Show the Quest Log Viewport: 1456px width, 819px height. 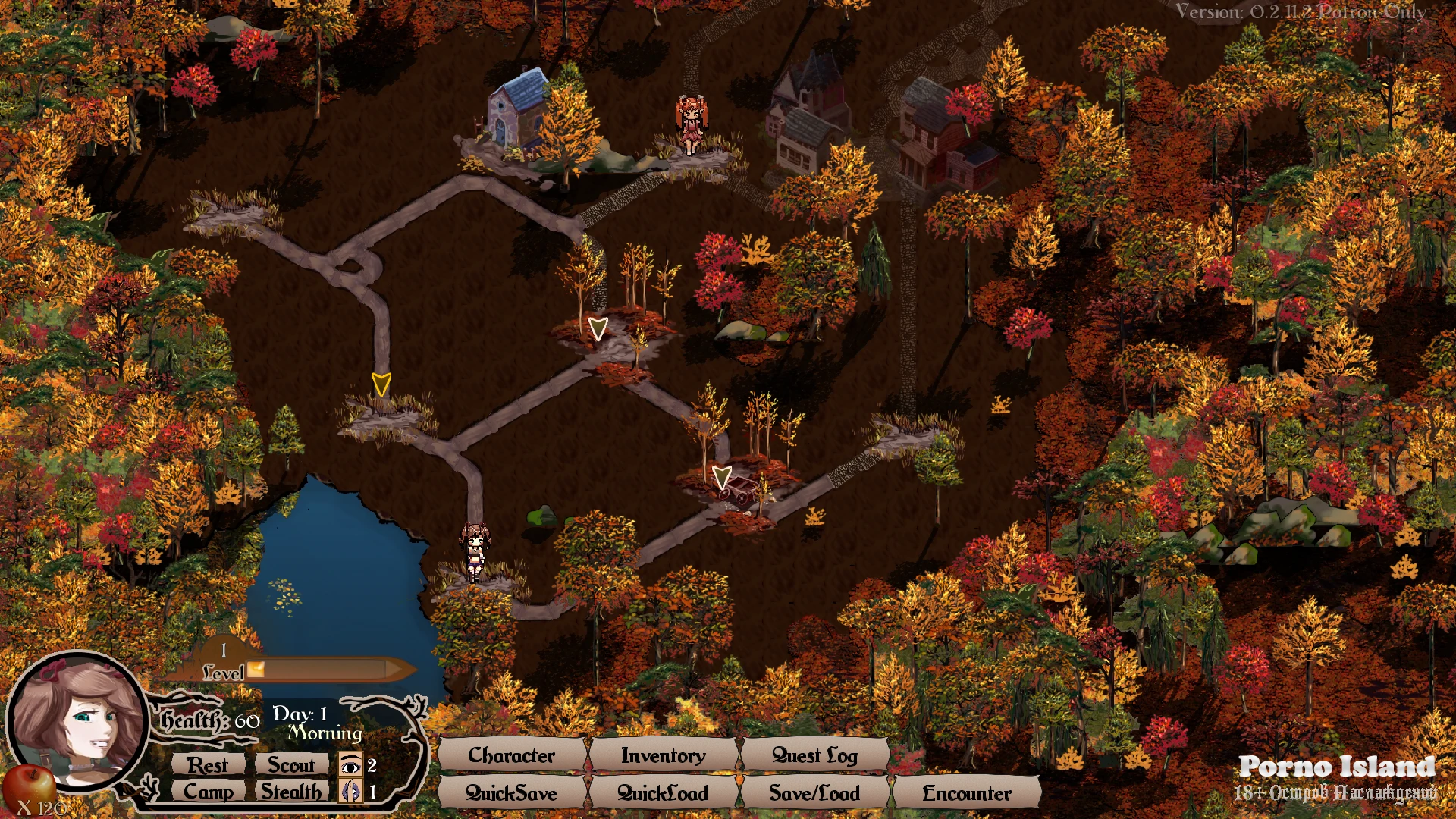pos(814,755)
